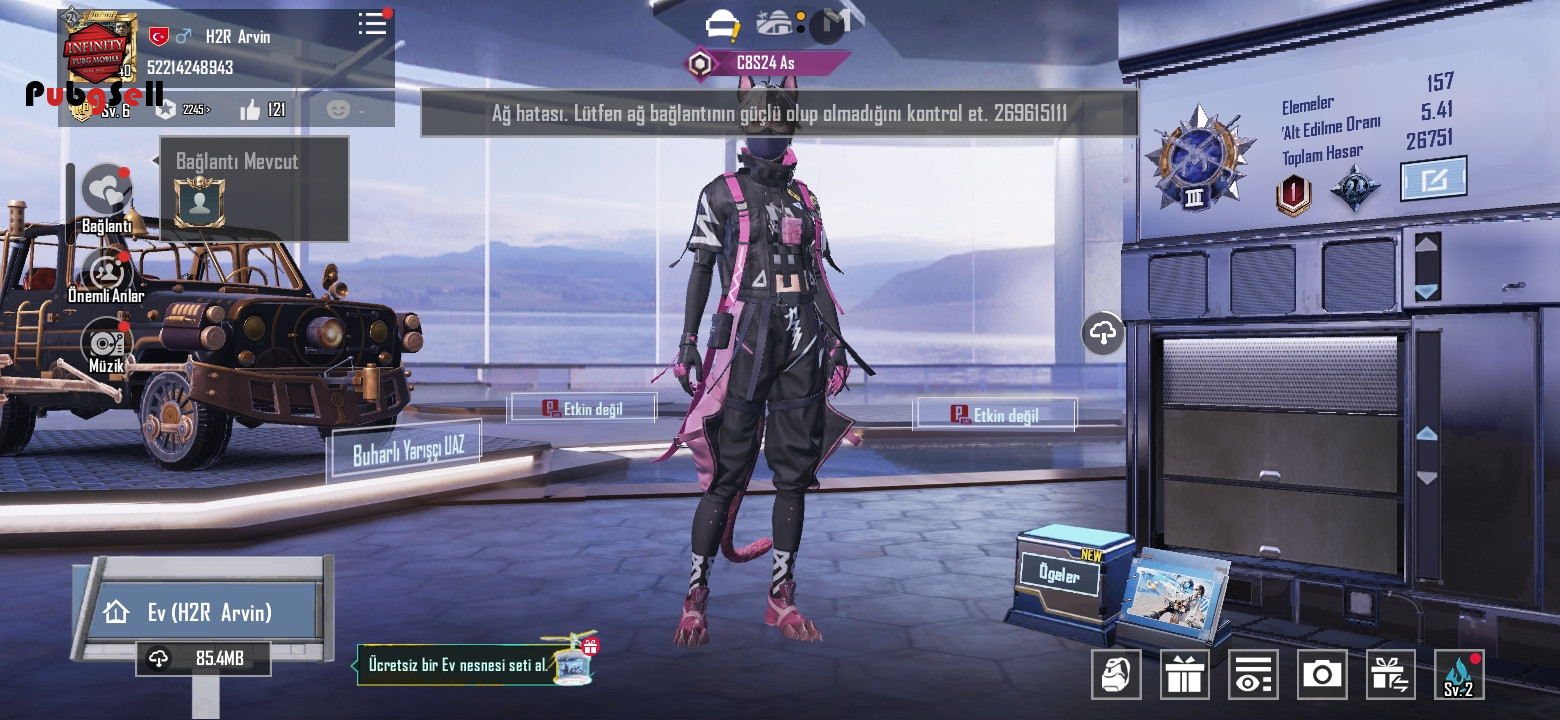Select the Bağlantı Mevcut profile portrait

(x=200, y=202)
